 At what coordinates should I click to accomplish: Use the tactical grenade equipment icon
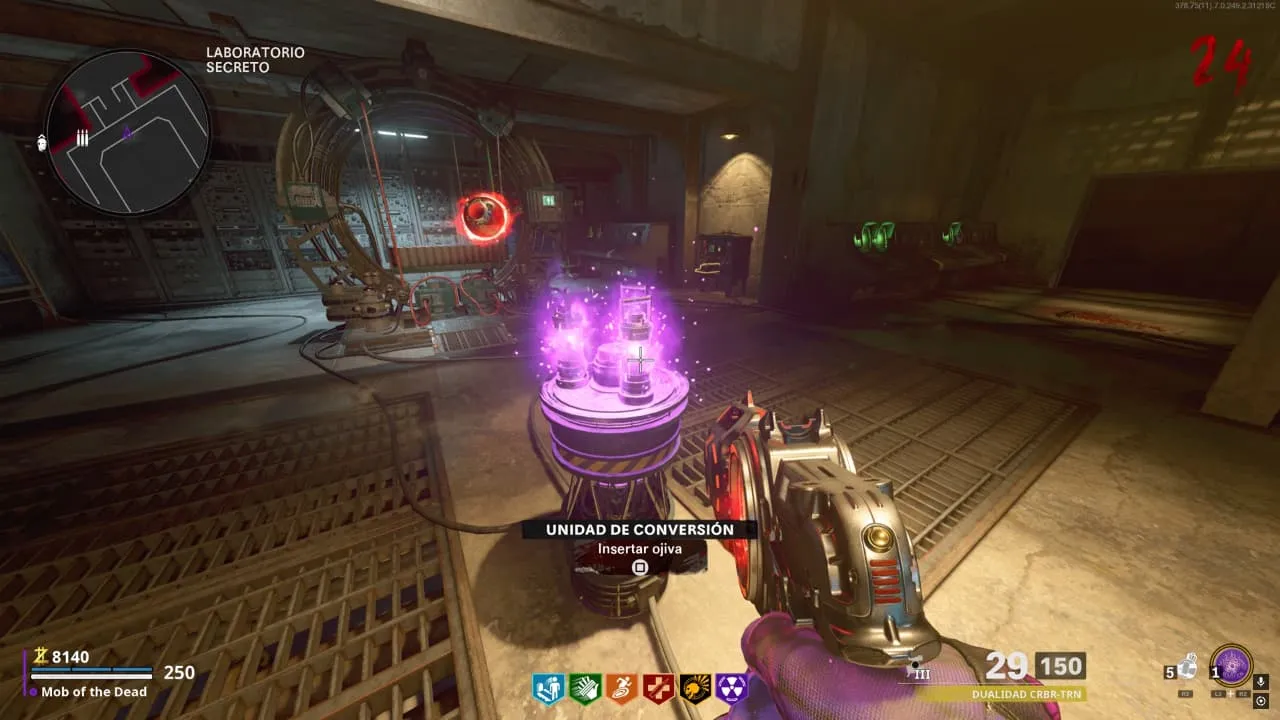(x=1187, y=667)
